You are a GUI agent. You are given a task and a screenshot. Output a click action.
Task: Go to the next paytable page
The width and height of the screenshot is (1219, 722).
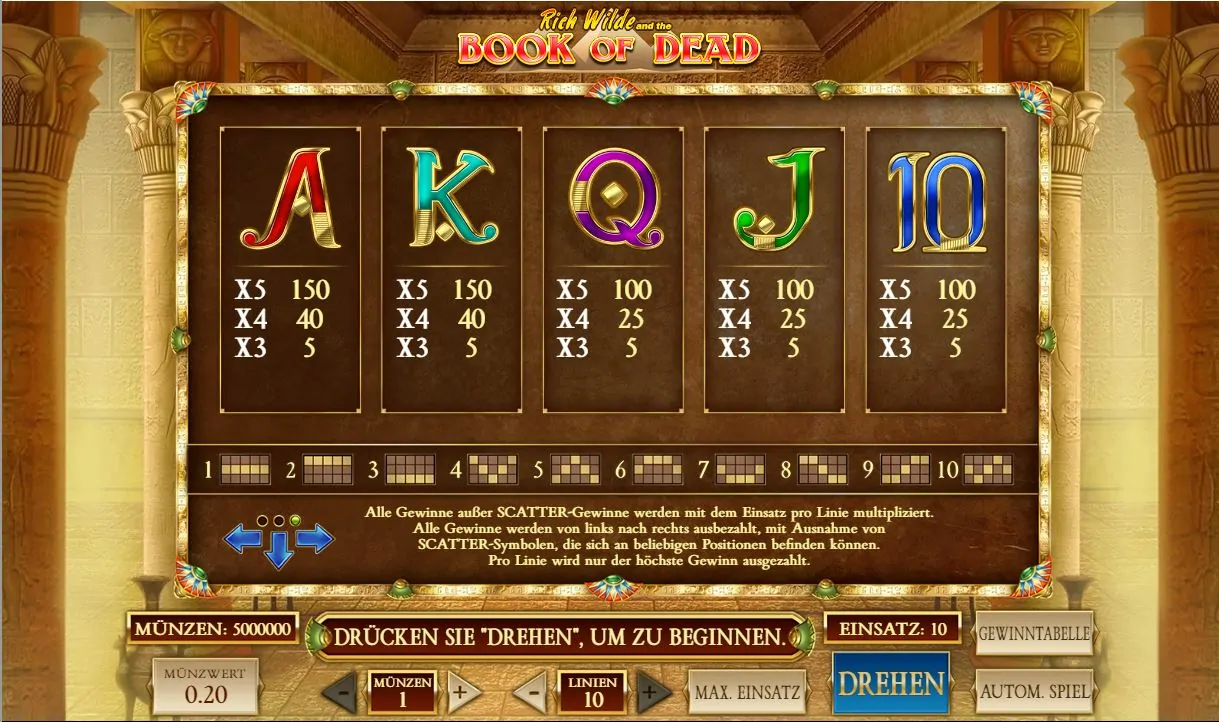tap(314, 539)
